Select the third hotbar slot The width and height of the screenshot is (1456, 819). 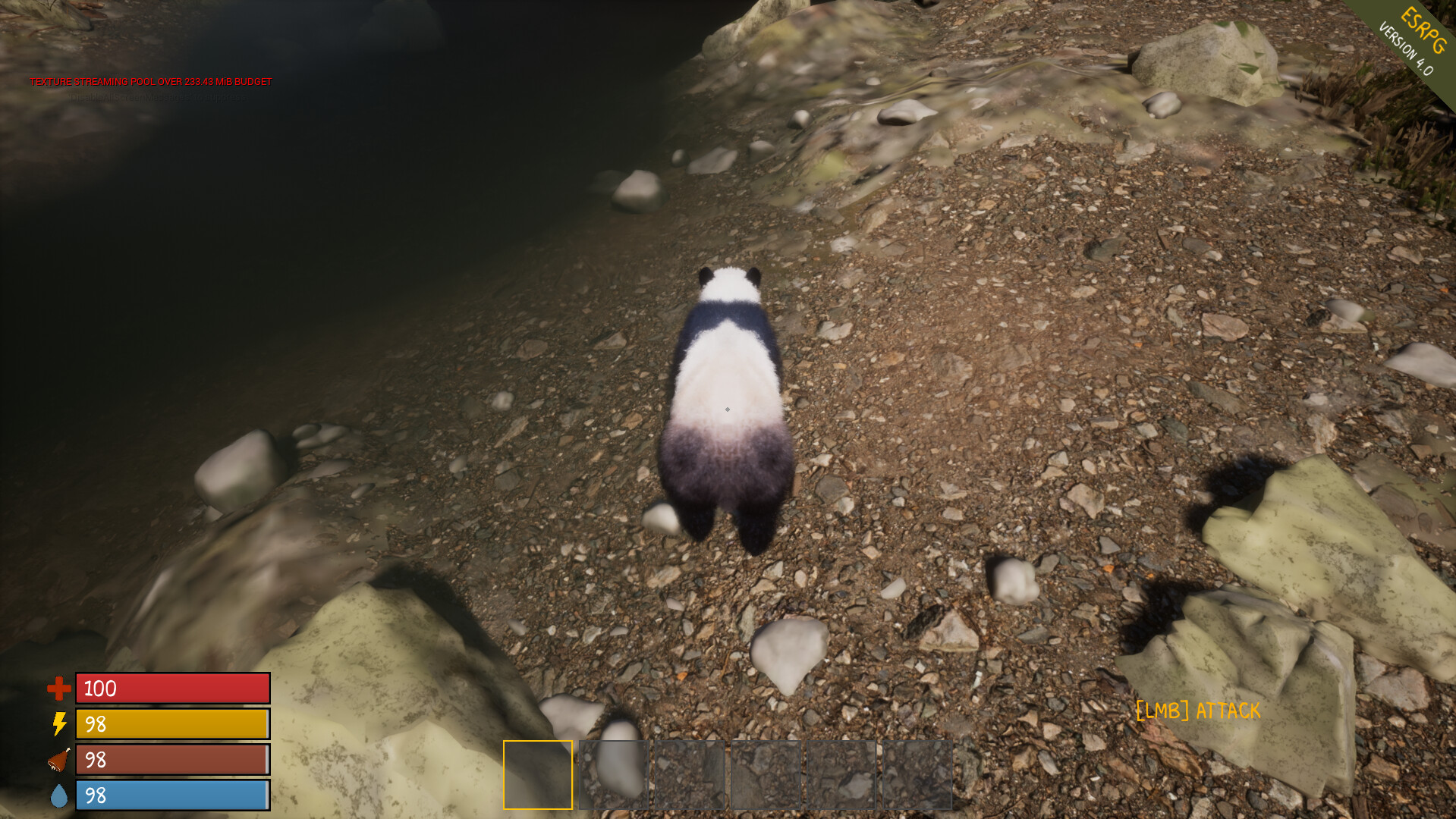pos(690,775)
